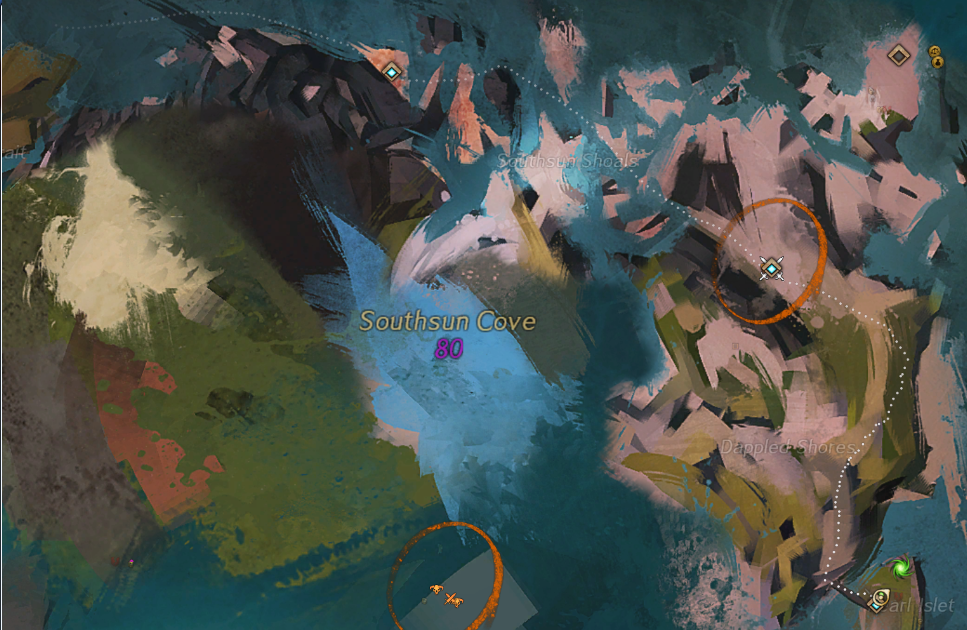Select the crossed-swords event marker at Dappled Shores

(770, 266)
